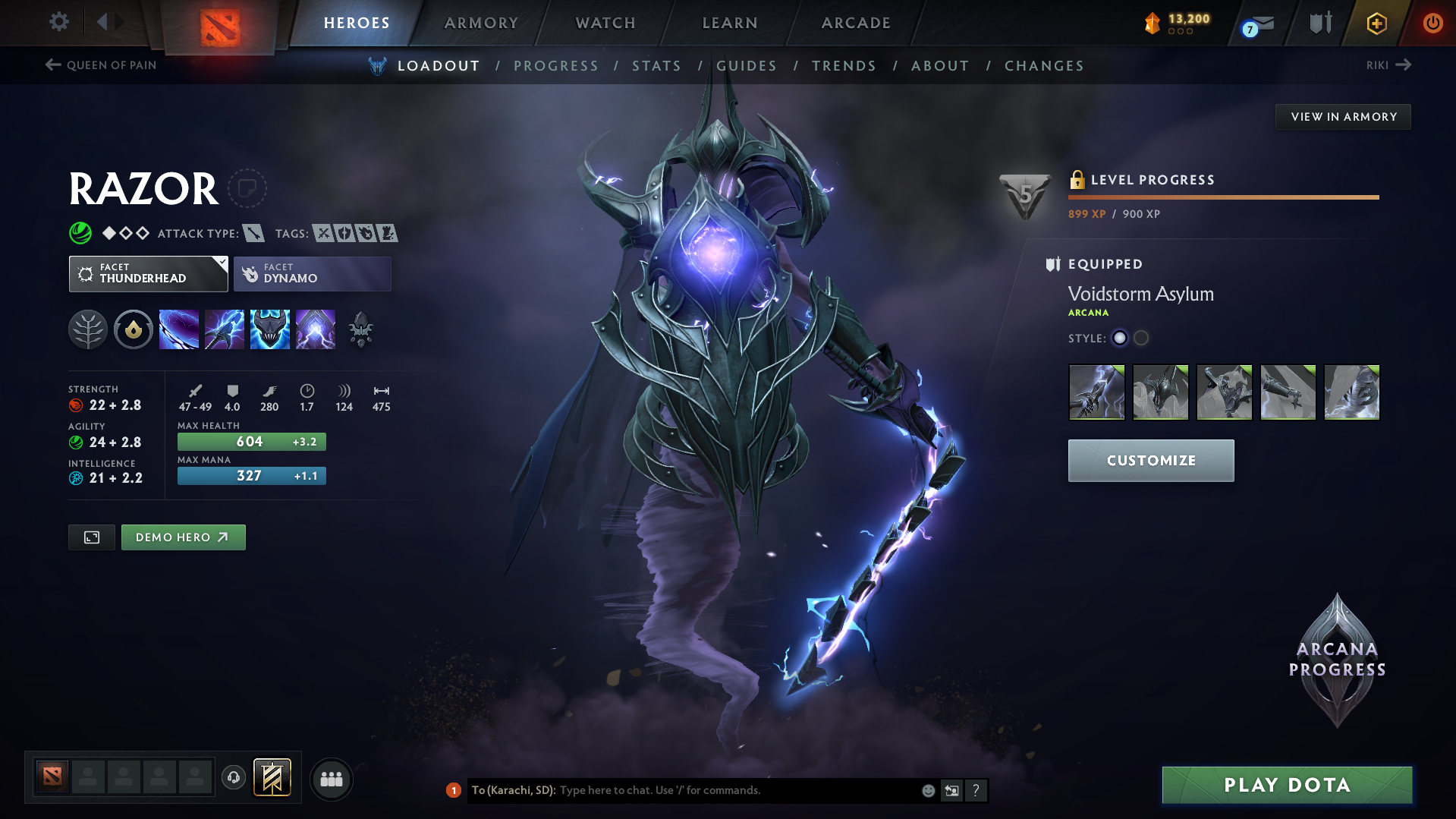
Task: Select the Static Link ability icon
Action: pos(225,329)
